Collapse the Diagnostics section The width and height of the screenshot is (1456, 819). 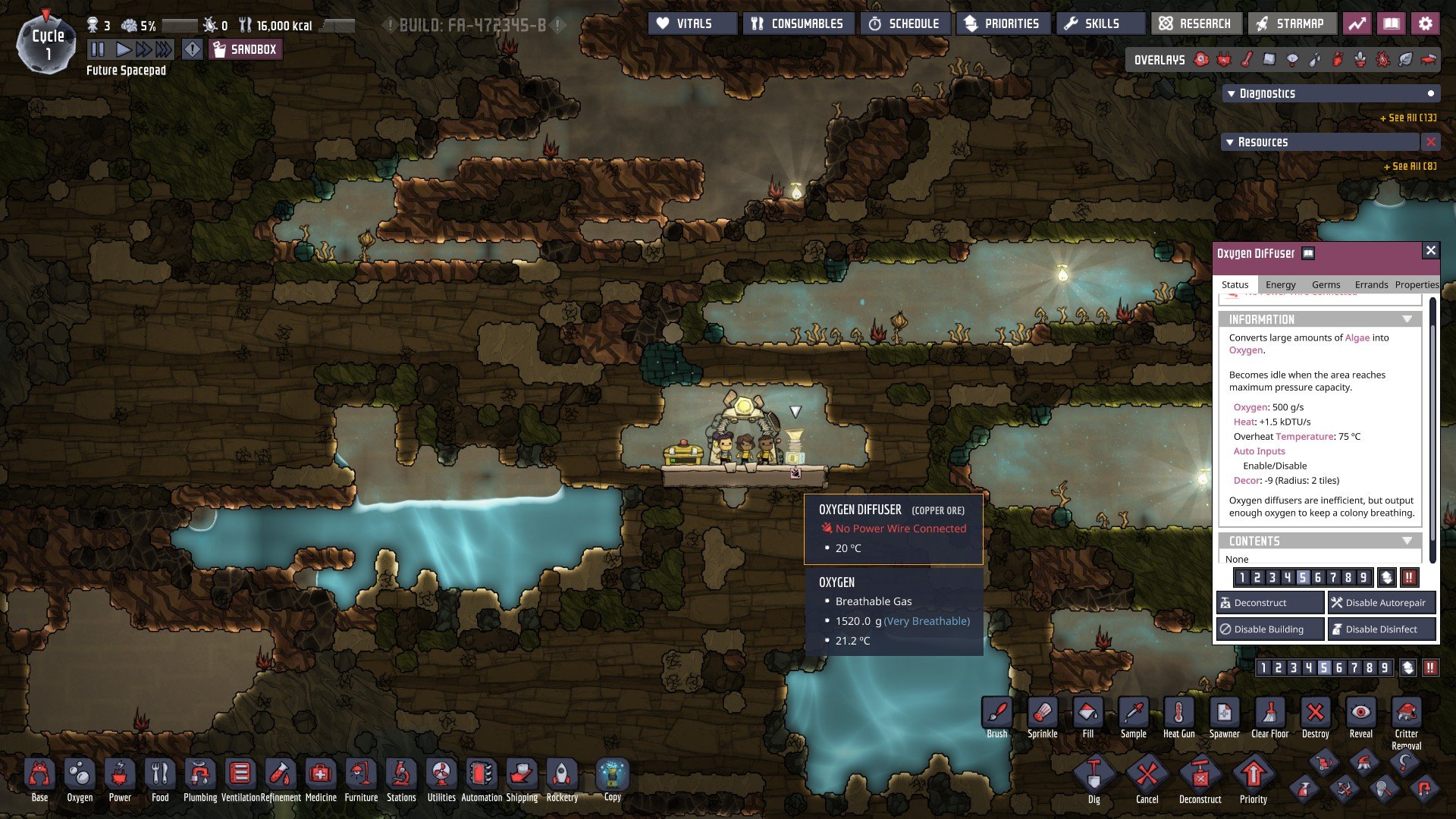pos(1232,94)
